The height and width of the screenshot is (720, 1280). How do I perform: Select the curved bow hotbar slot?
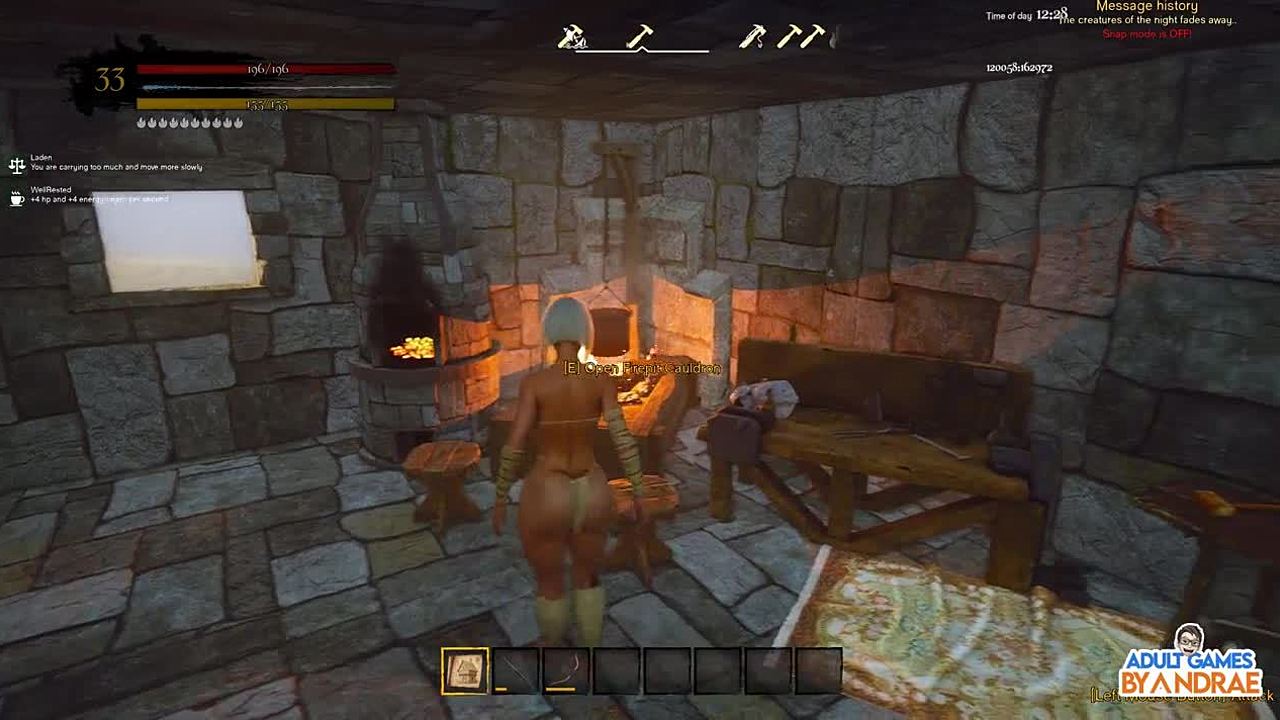click(565, 670)
